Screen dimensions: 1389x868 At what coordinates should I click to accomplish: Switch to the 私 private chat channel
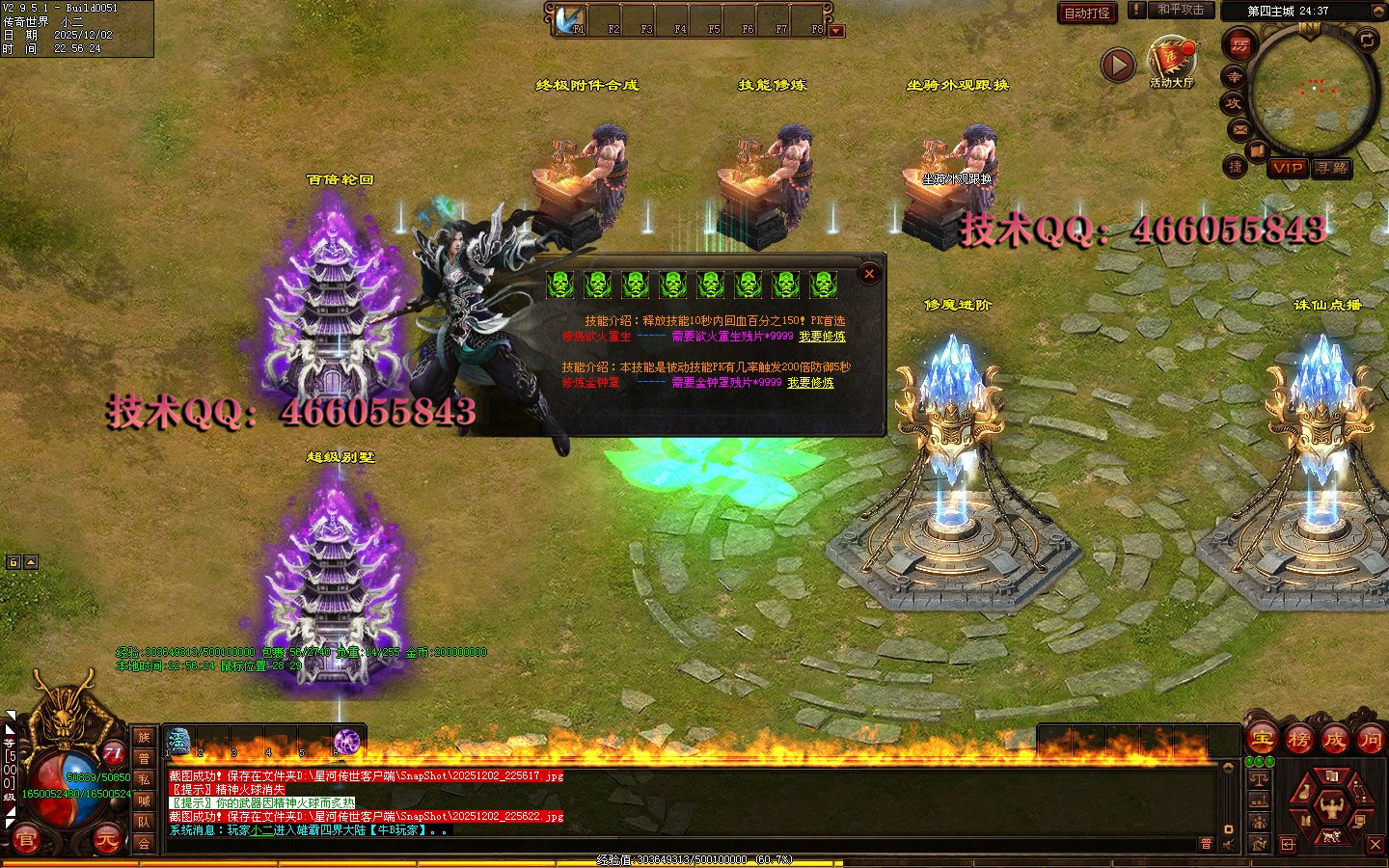coord(144,779)
